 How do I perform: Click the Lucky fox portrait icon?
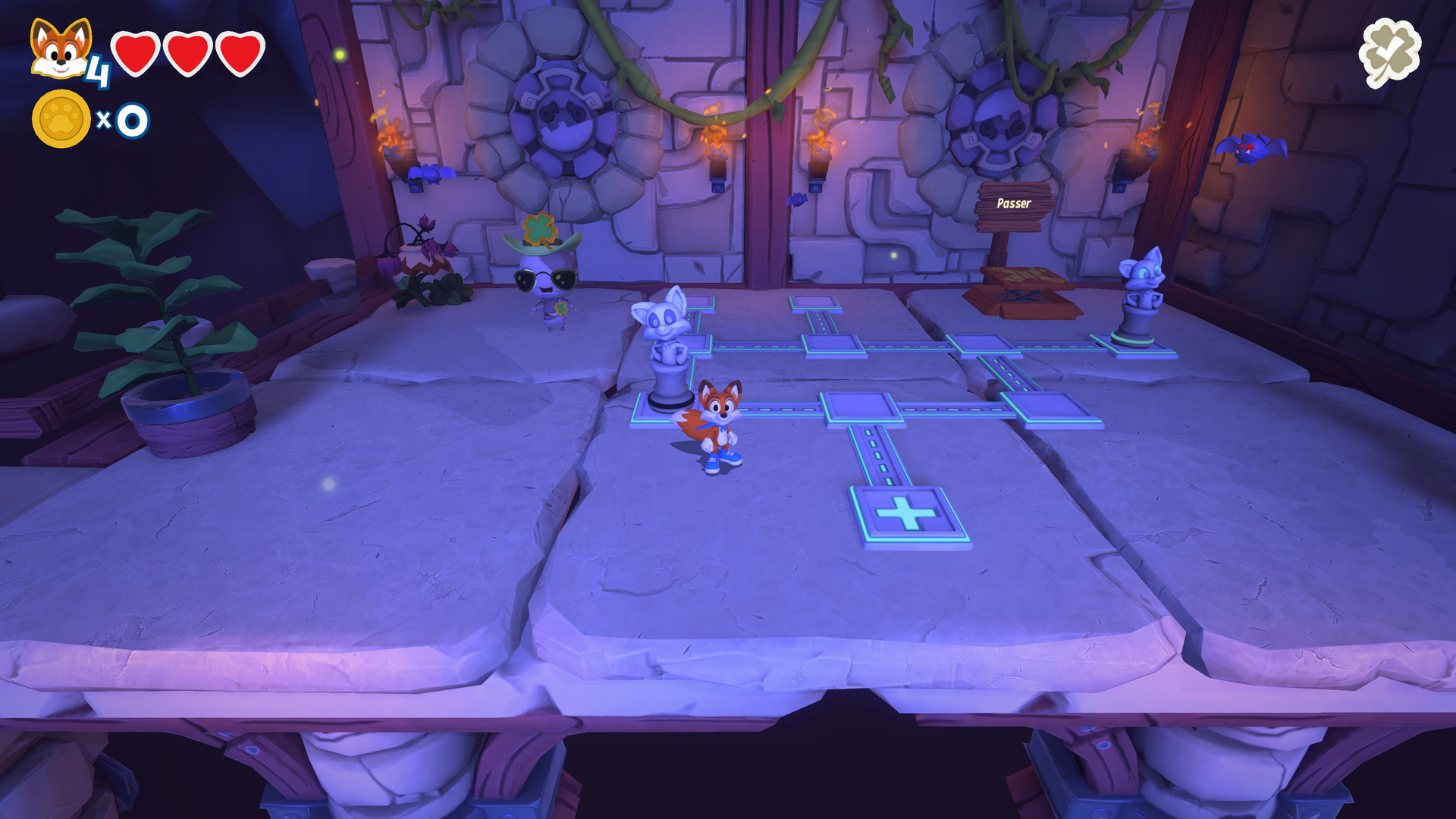click(x=61, y=47)
